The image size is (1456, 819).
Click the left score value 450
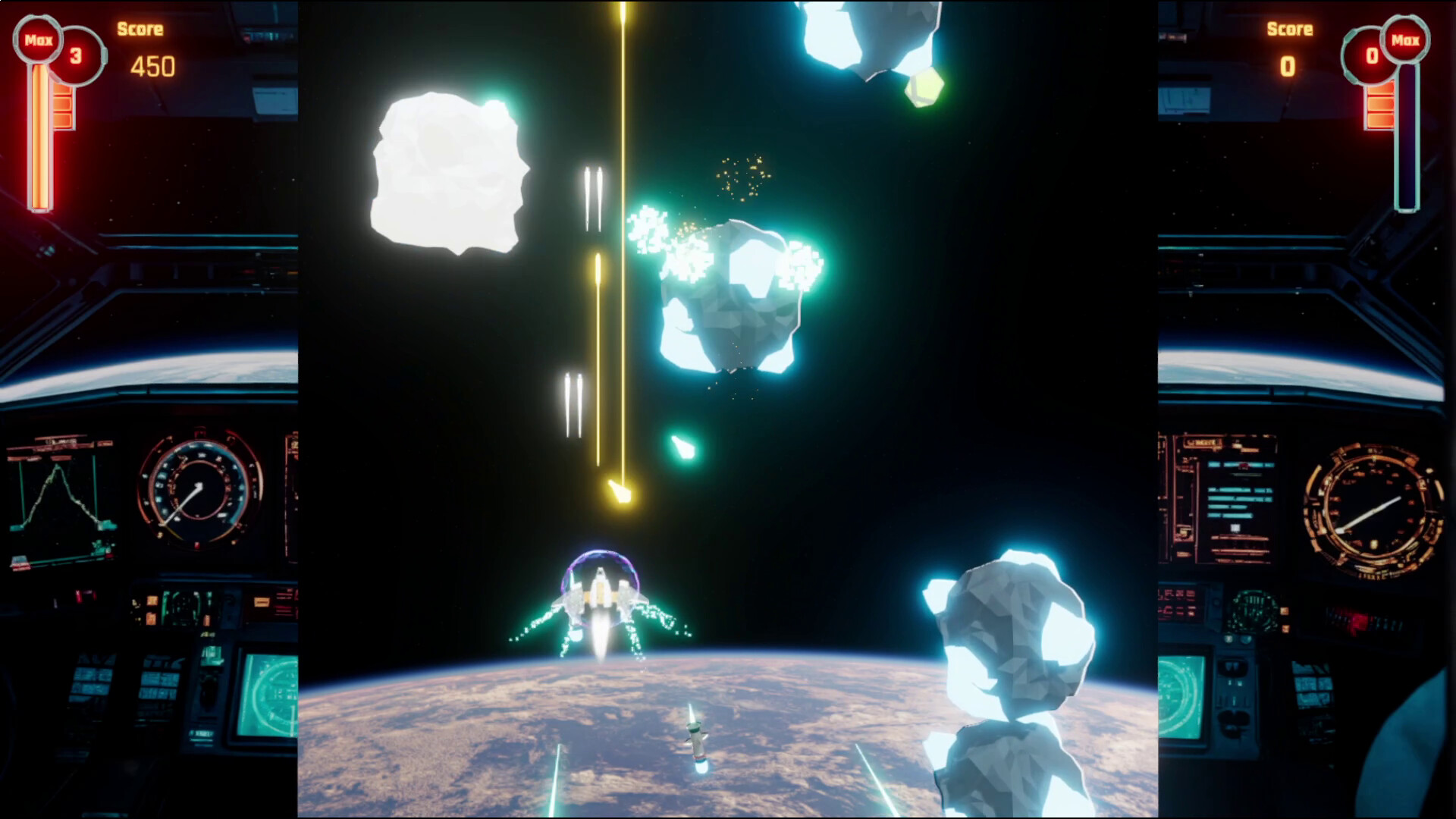(152, 67)
